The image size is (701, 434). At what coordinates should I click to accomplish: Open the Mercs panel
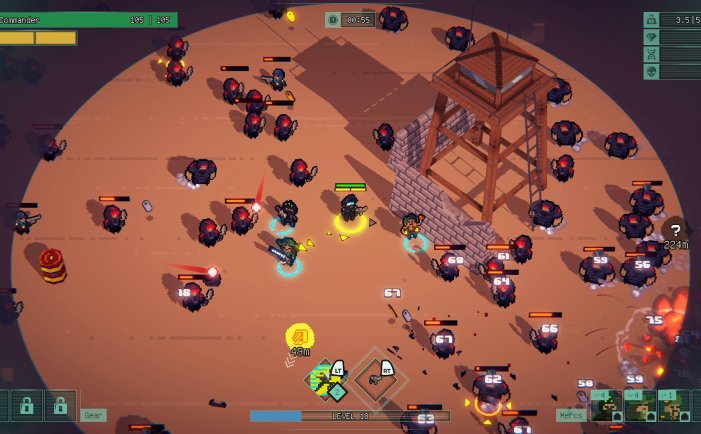click(x=571, y=415)
